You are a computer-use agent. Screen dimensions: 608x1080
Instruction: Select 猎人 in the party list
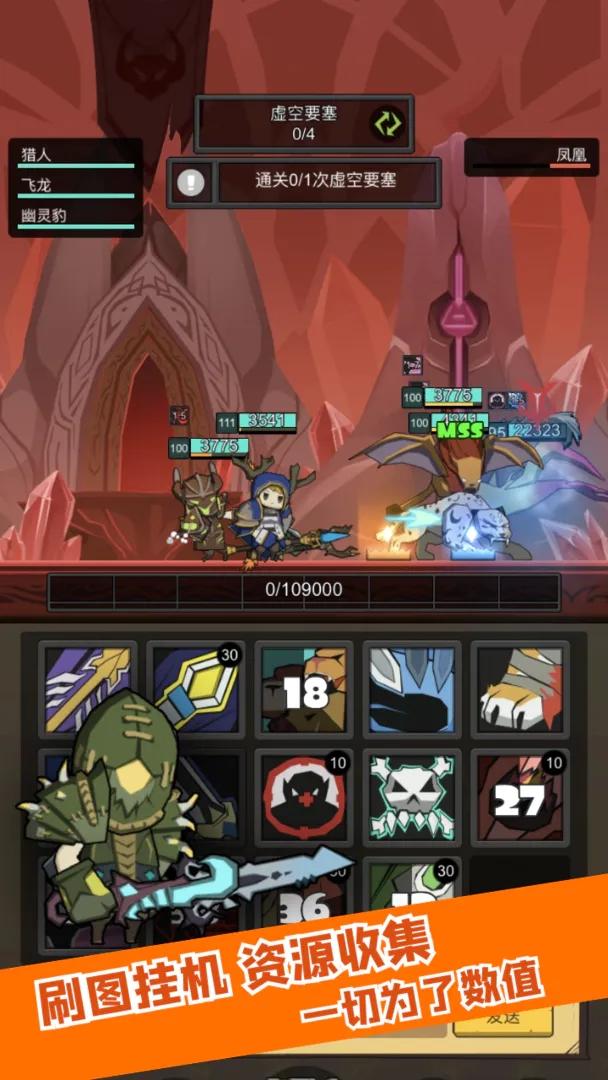[x=75, y=157]
